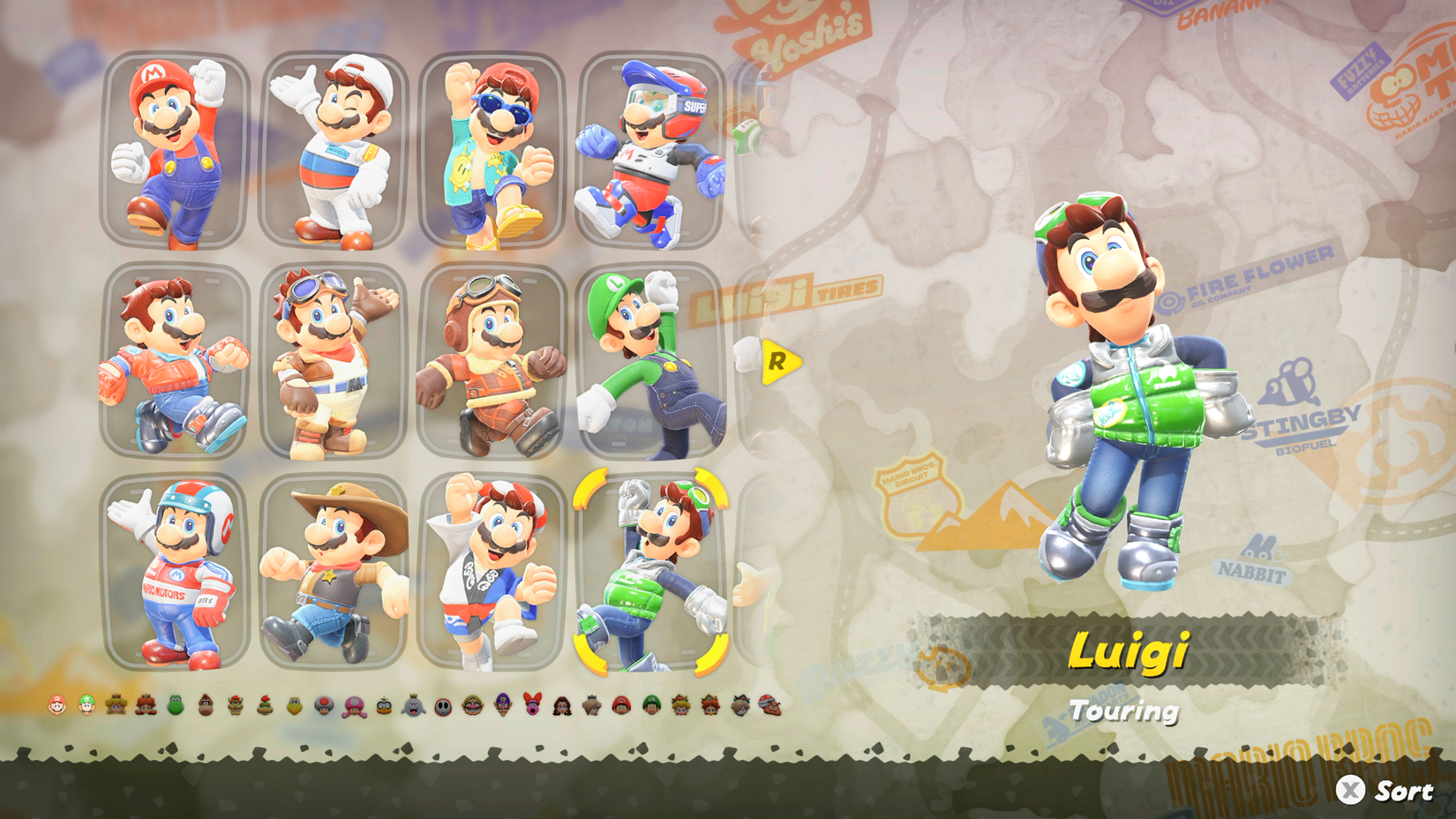Select the Shy Guy character icon
Screen dimensions: 1456x819
coord(442,704)
